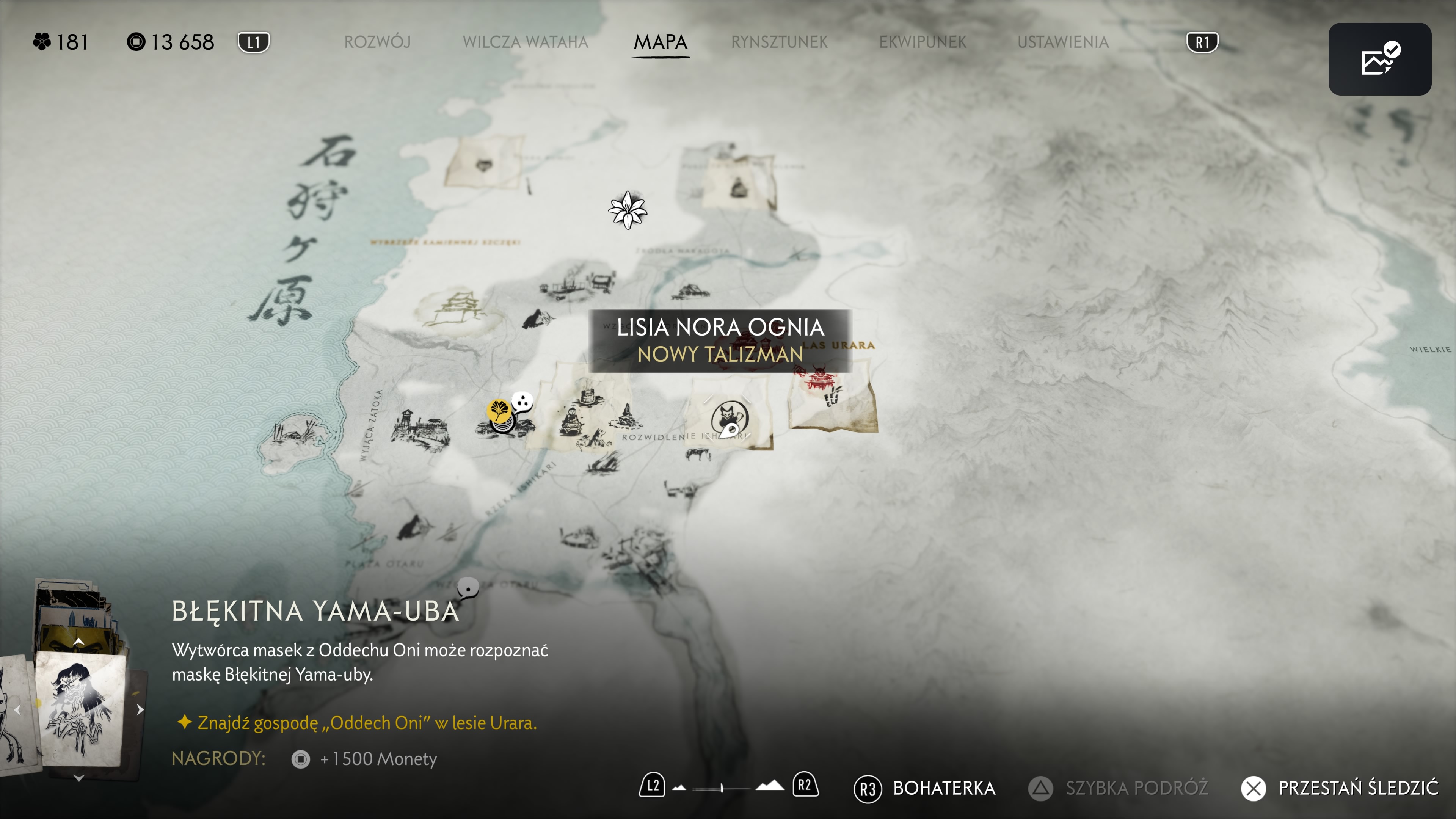Go to the Rynsztunek tab
The width and height of the screenshot is (1456, 819).
[x=779, y=42]
